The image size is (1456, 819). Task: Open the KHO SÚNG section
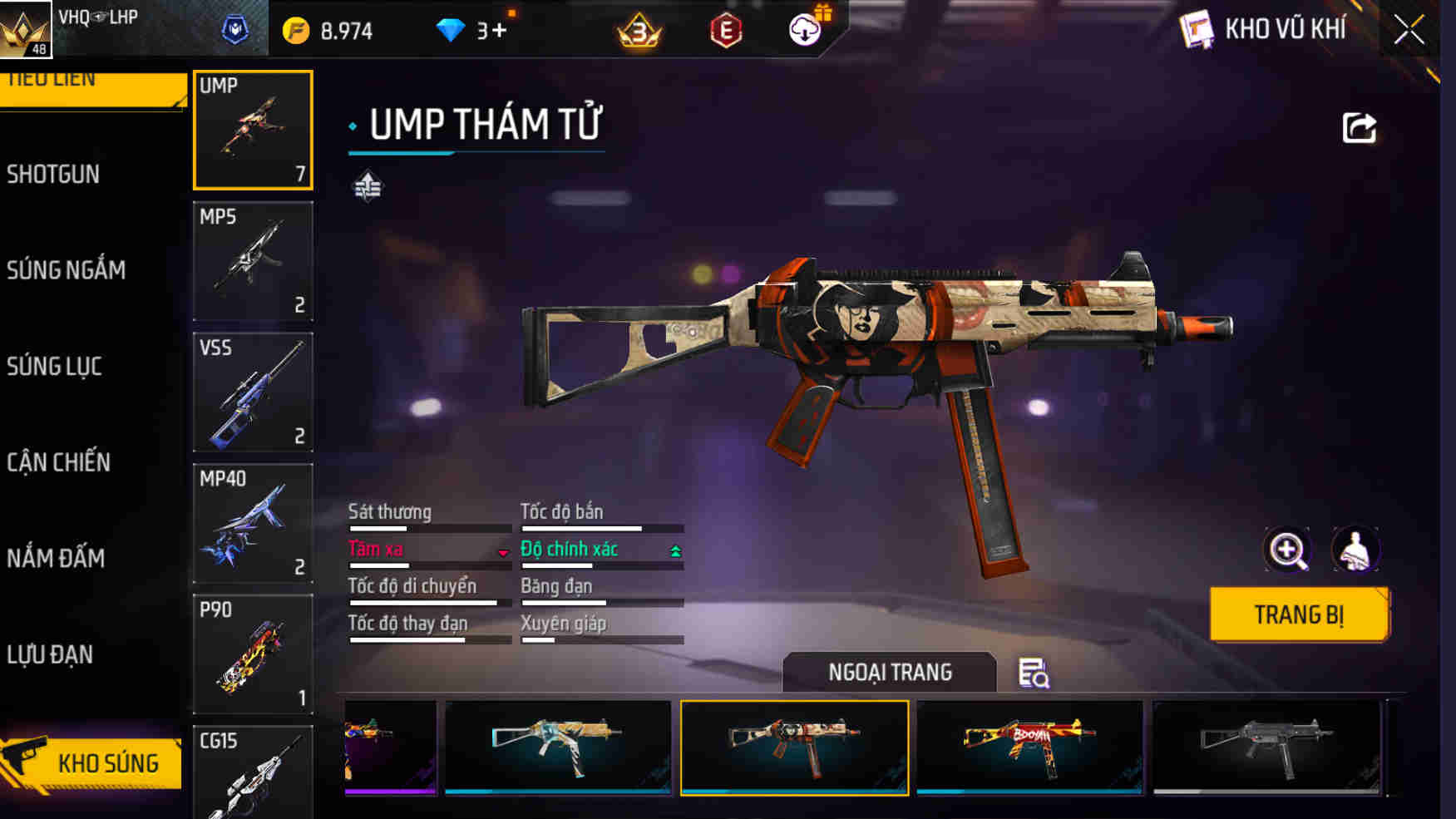click(x=91, y=762)
